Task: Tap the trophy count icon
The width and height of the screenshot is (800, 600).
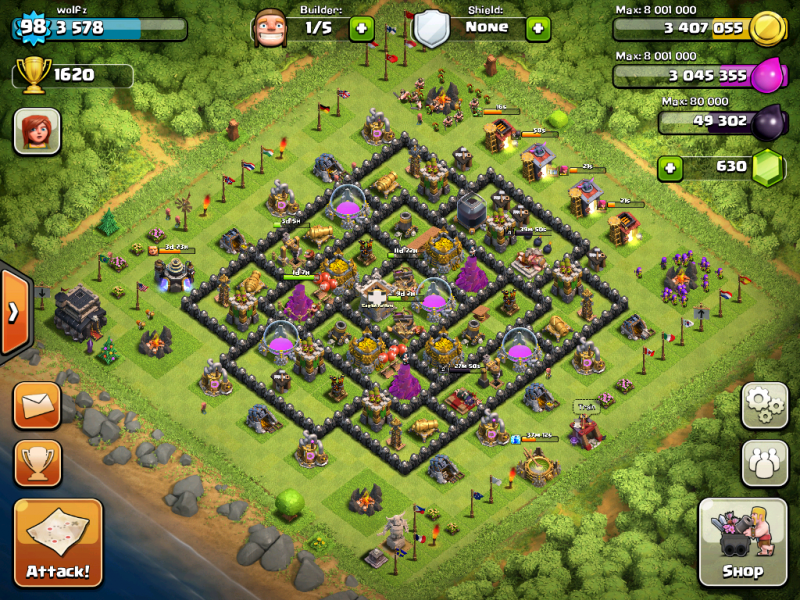Action: 33,74
